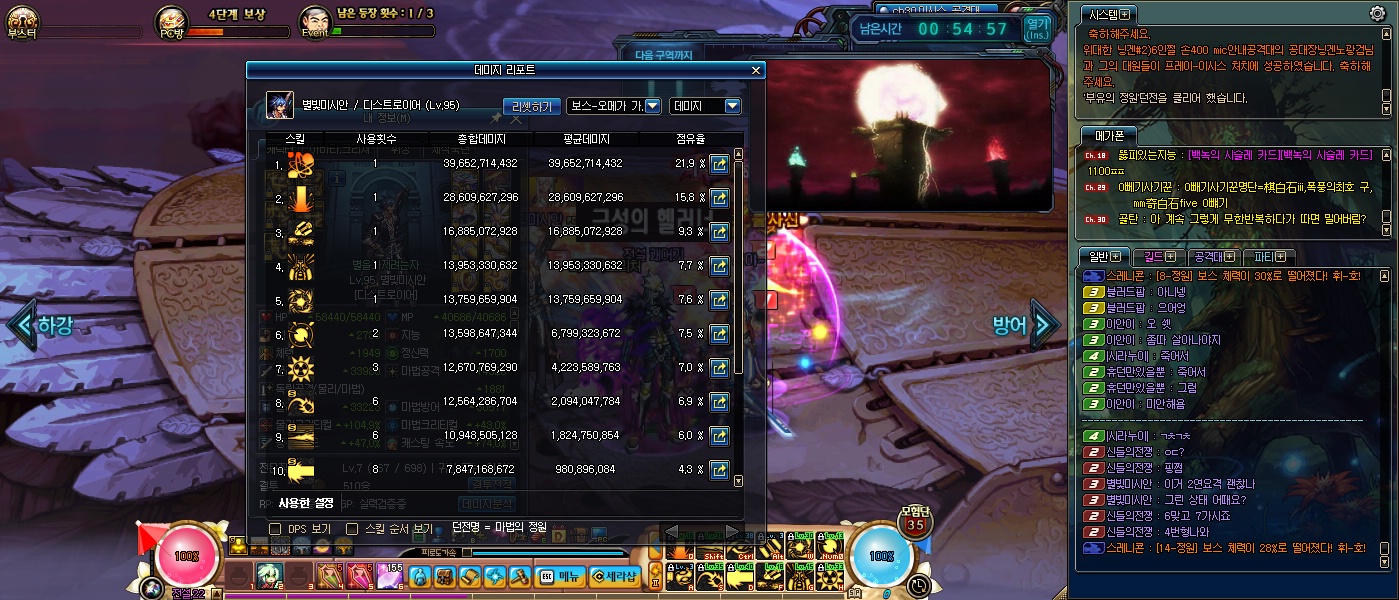Switch to the 길드 guild chat tab

coord(1158,257)
